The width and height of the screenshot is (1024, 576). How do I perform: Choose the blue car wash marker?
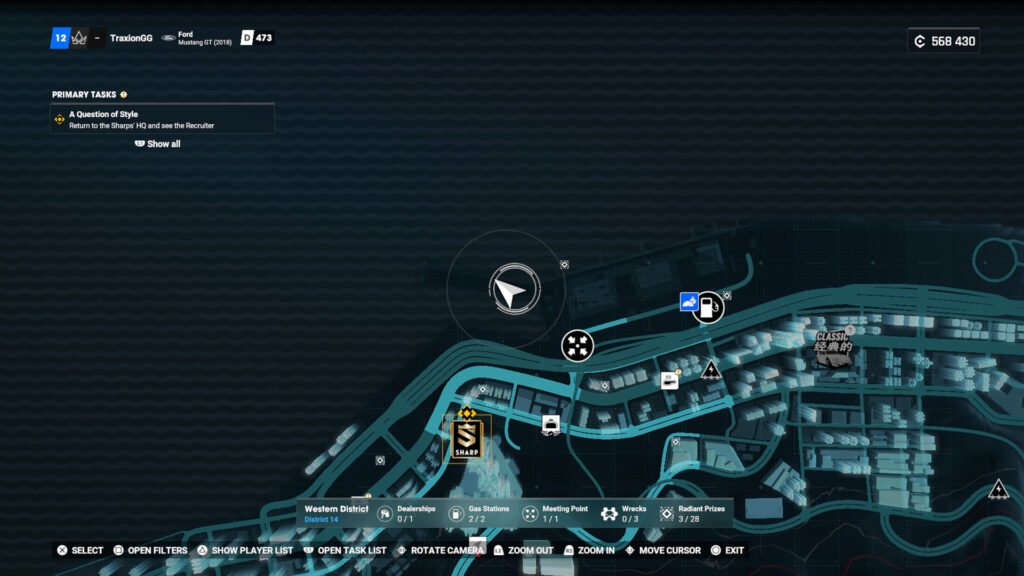coord(689,301)
